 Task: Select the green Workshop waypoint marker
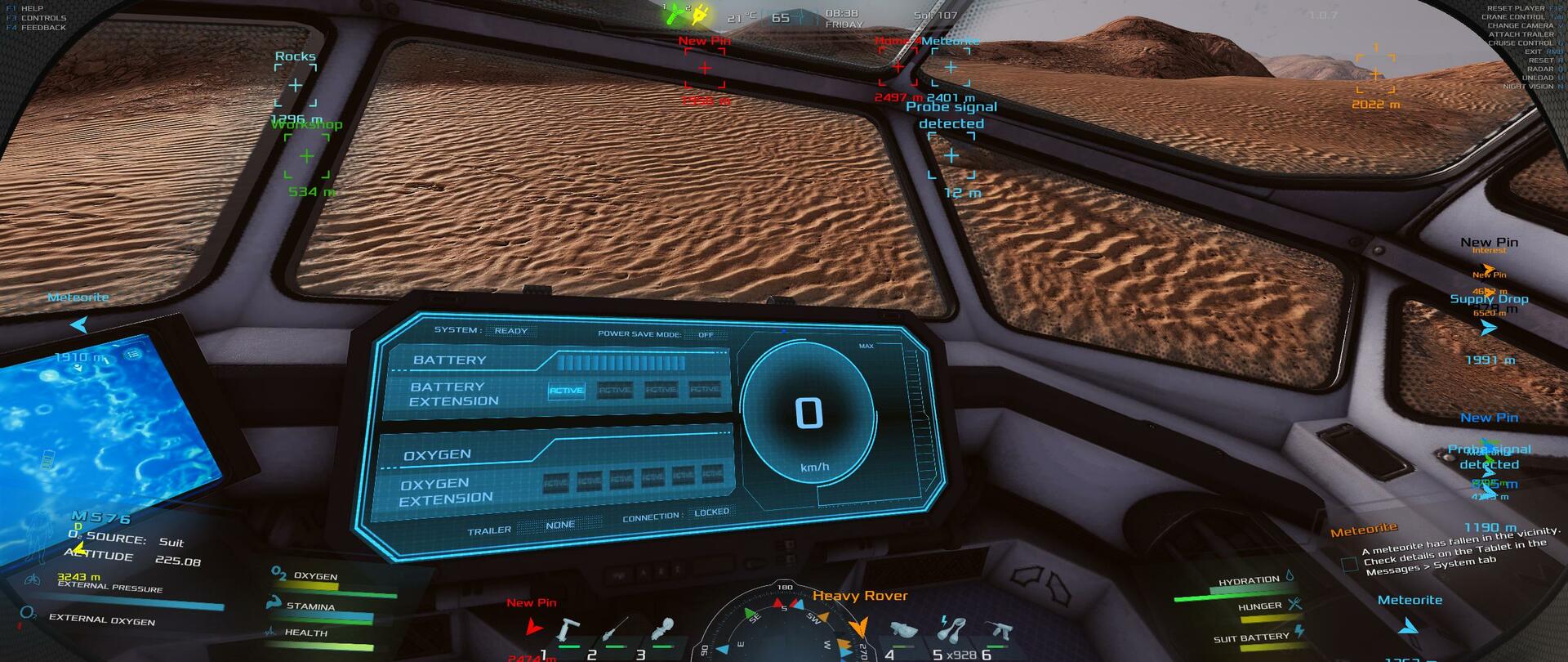(306, 156)
